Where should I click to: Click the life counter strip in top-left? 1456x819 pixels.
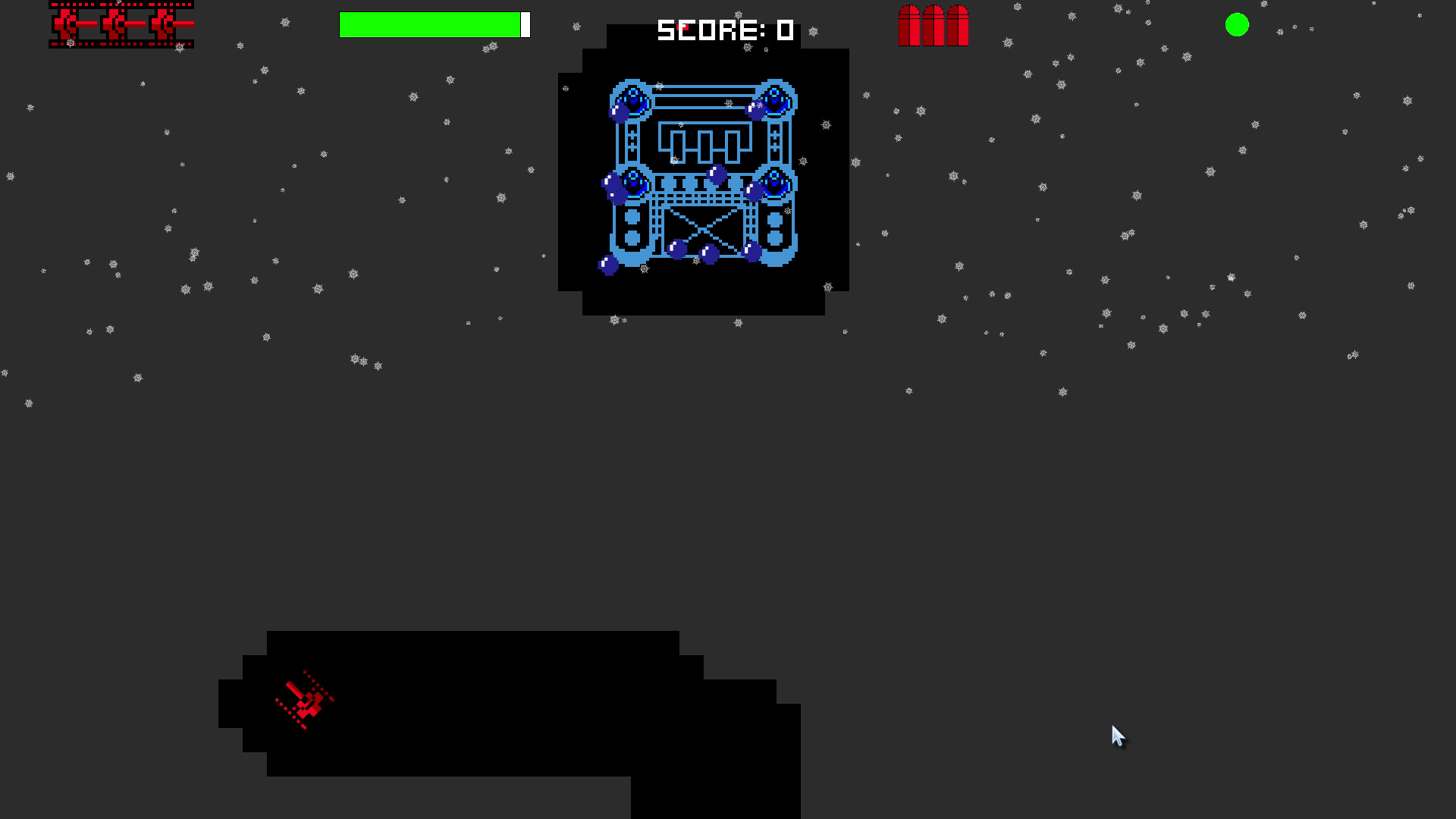pyautogui.click(x=120, y=24)
